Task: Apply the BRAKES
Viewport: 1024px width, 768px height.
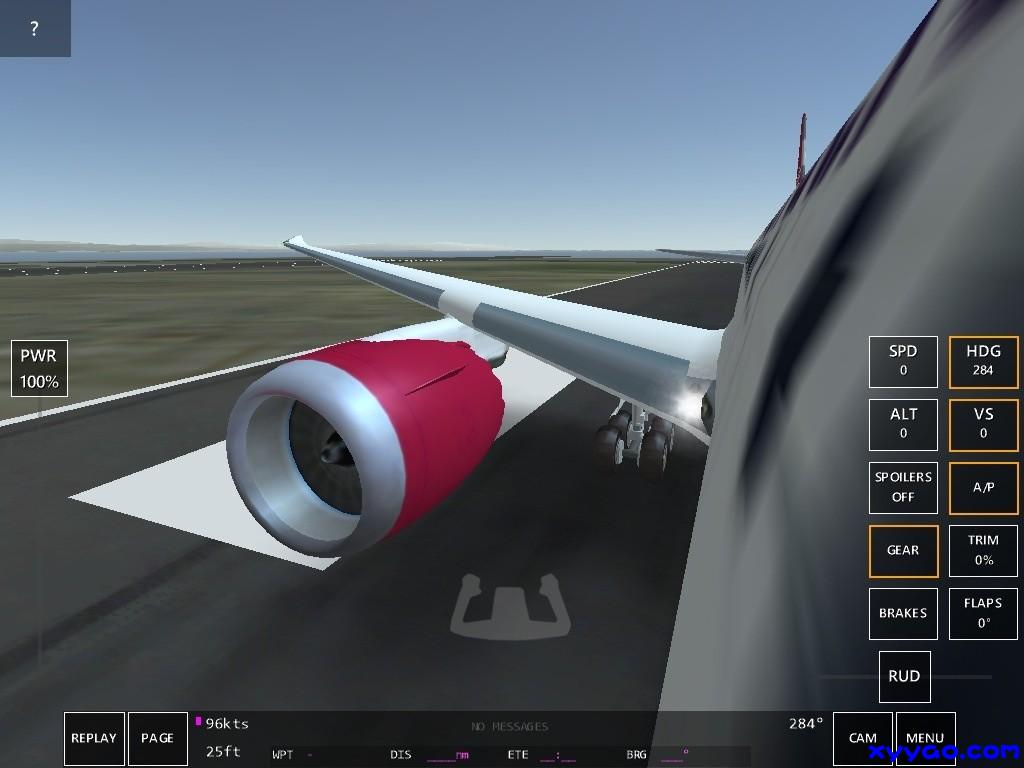Action: click(x=903, y=613)
